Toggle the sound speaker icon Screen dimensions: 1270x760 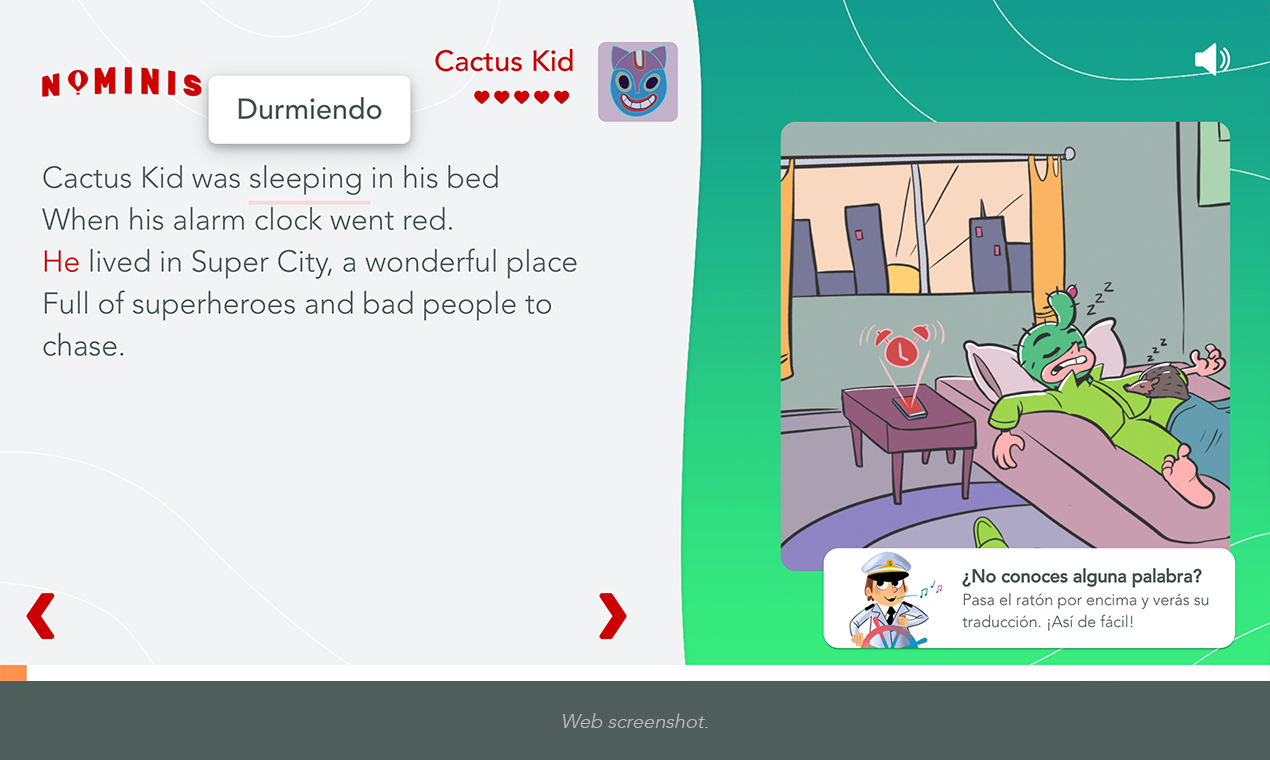(1211, 60)
